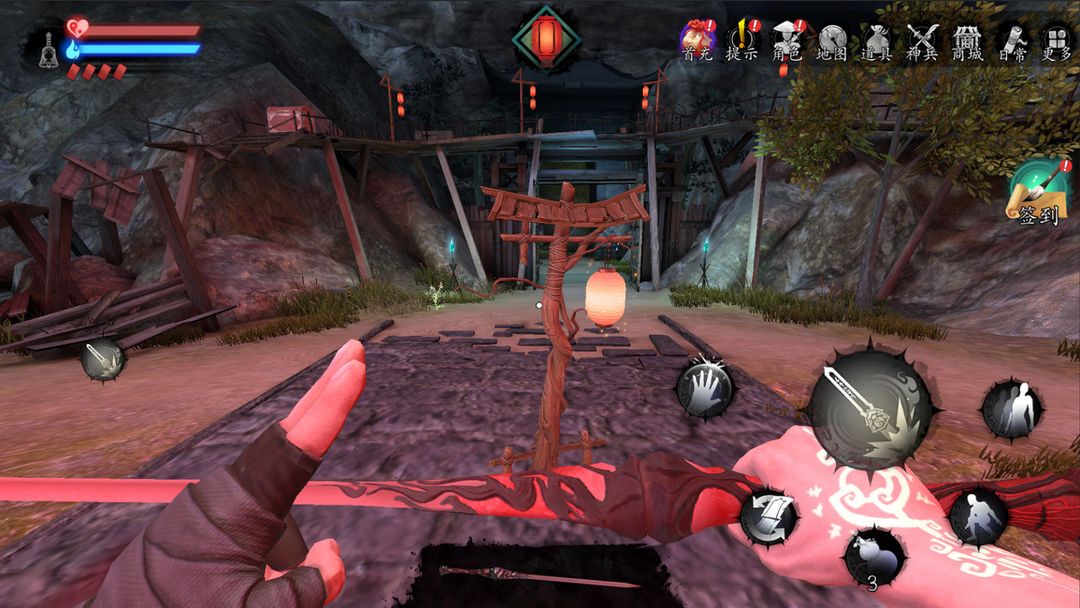Tap the weapon swap arrows button
This screenshot has width=1080, height=608.
pos(768,517)
